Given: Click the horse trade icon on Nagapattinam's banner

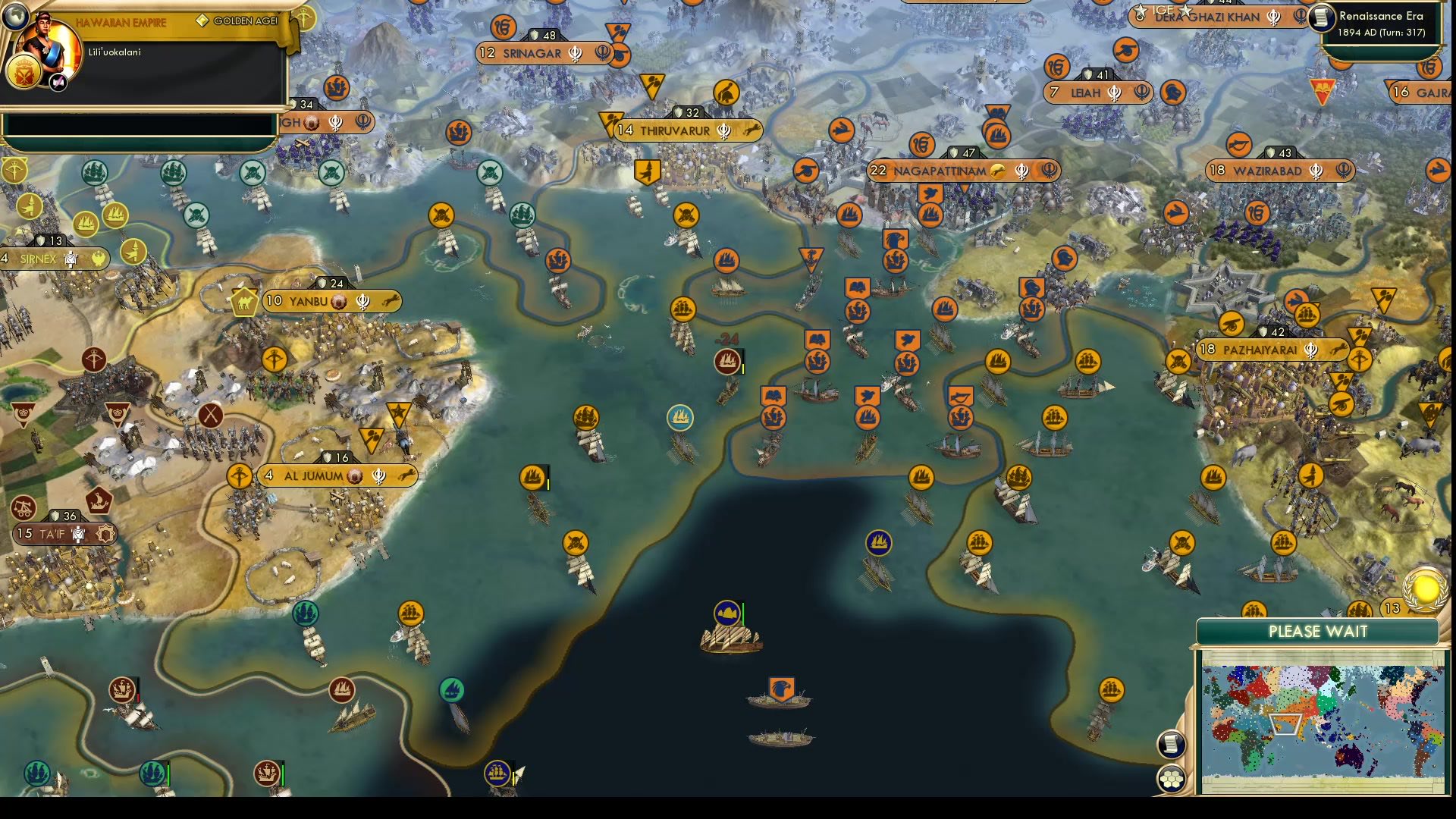Looking at the screenshot, I should (999, 171).
